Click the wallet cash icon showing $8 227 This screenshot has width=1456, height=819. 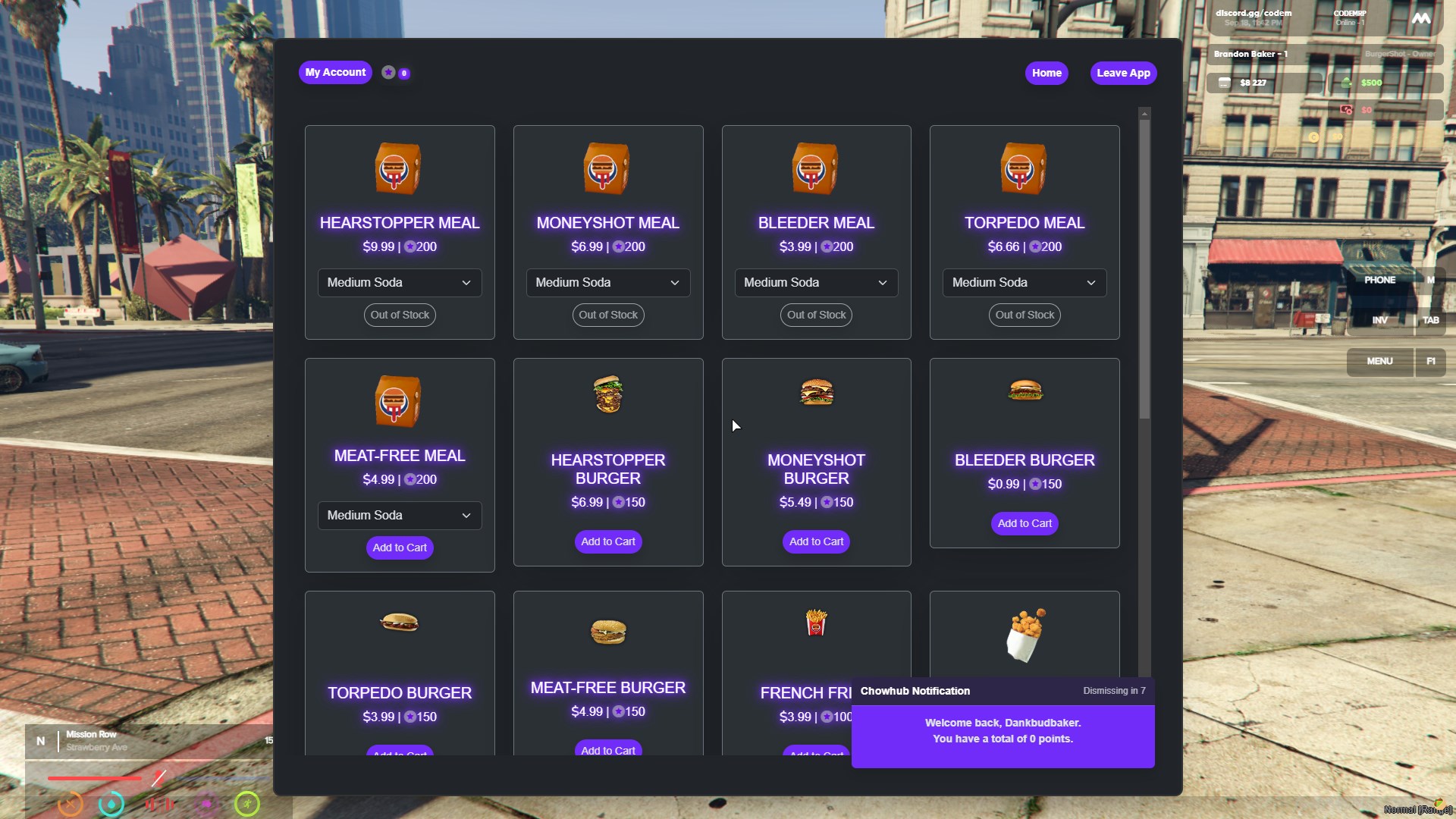(x=1224, y=83)
